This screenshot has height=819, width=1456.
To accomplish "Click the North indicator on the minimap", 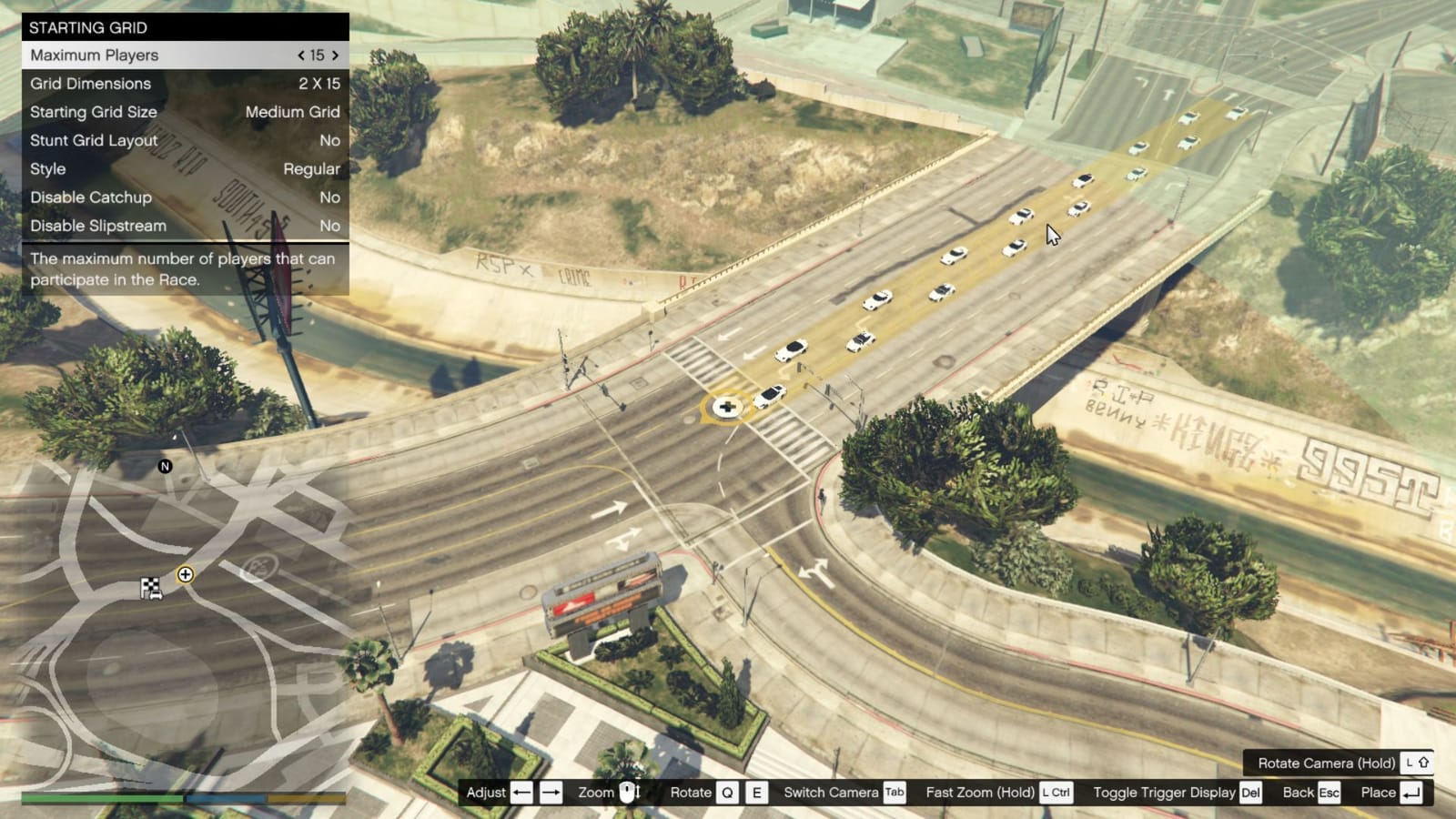I will coord(164,467).
